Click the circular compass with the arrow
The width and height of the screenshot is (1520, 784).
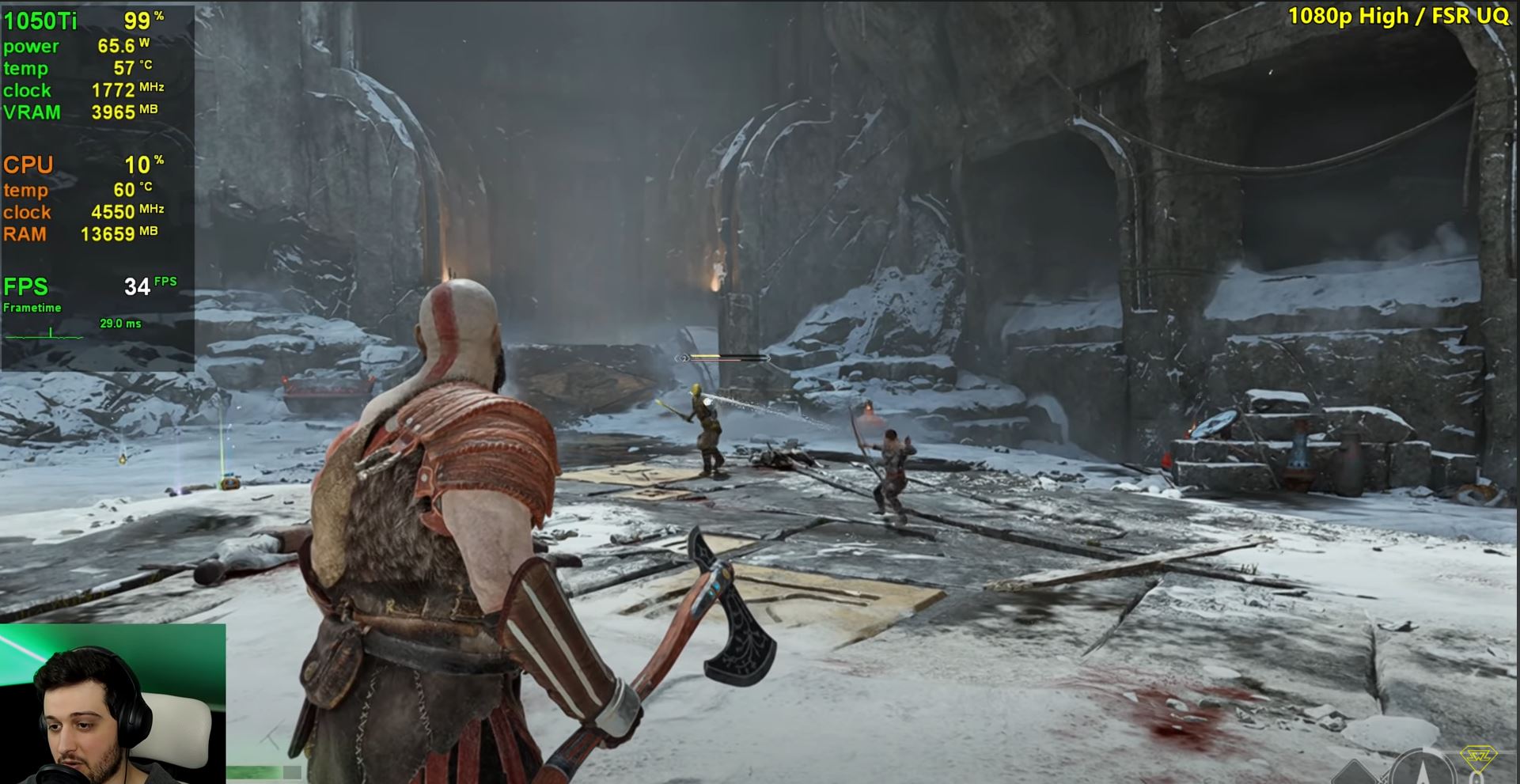[1421, 770]
